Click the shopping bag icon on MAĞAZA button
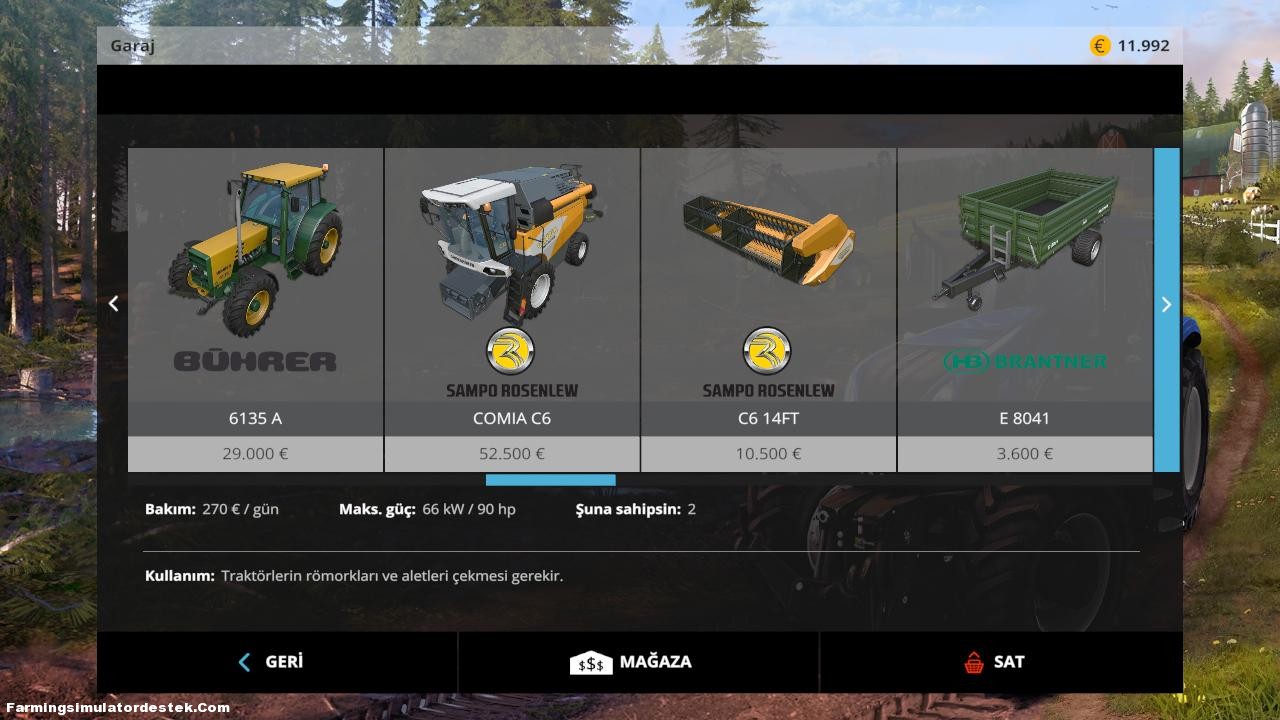 (x=591, y=661)
